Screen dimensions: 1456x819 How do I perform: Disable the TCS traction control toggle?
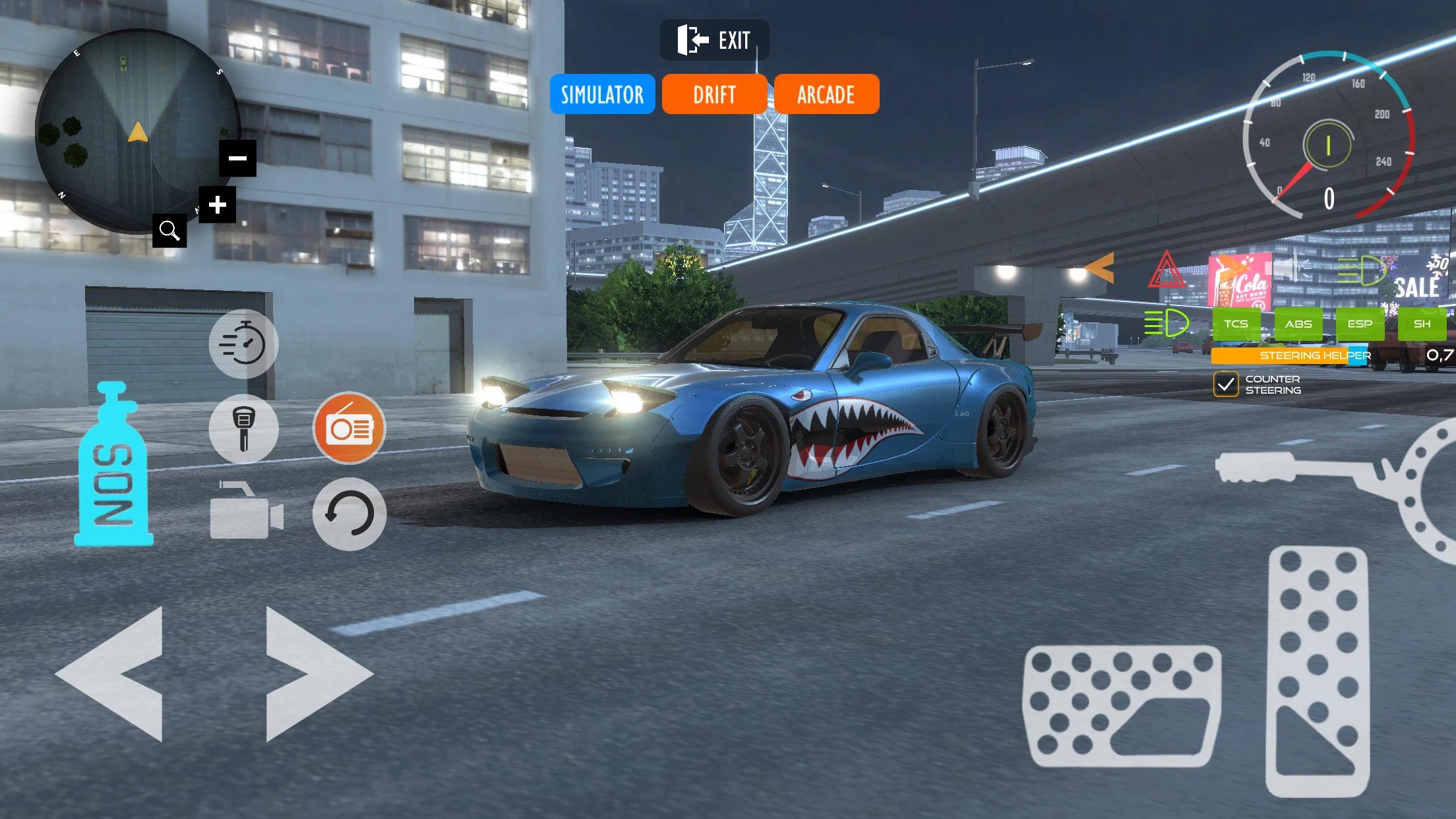click(1238, 323)
